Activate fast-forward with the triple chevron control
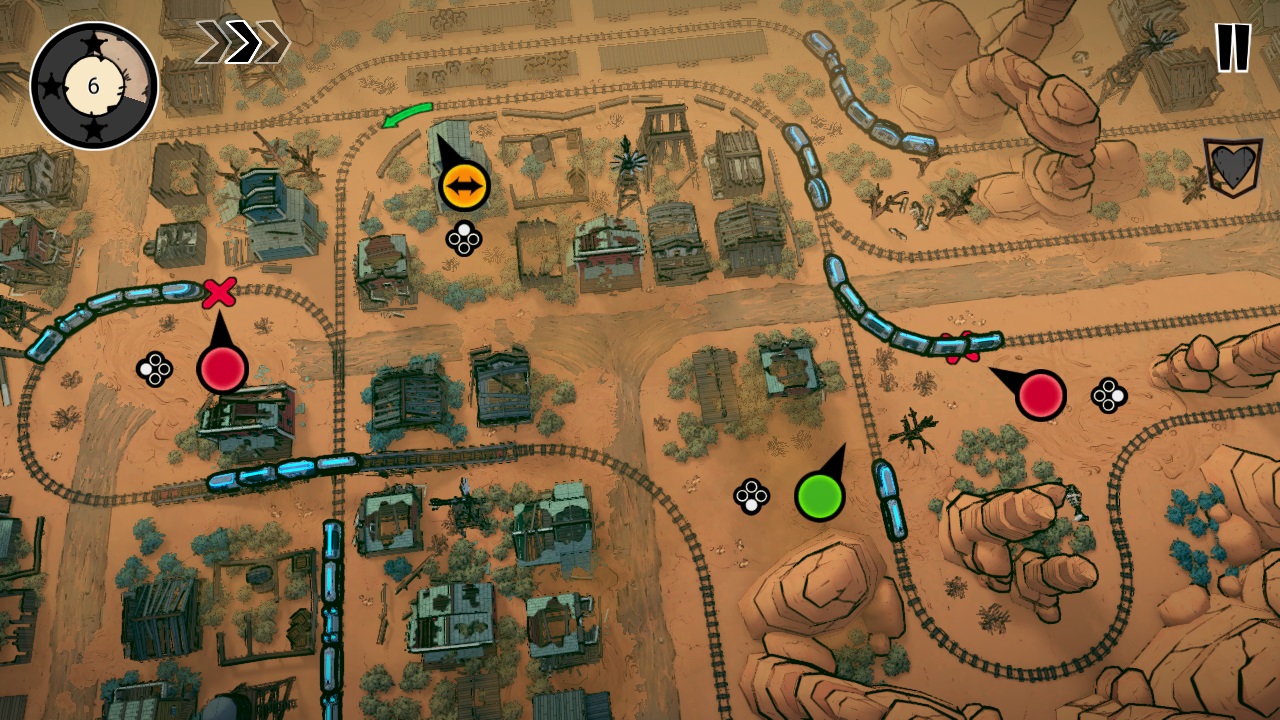Screen dimensions: 1280x720 tap(245, 40)
